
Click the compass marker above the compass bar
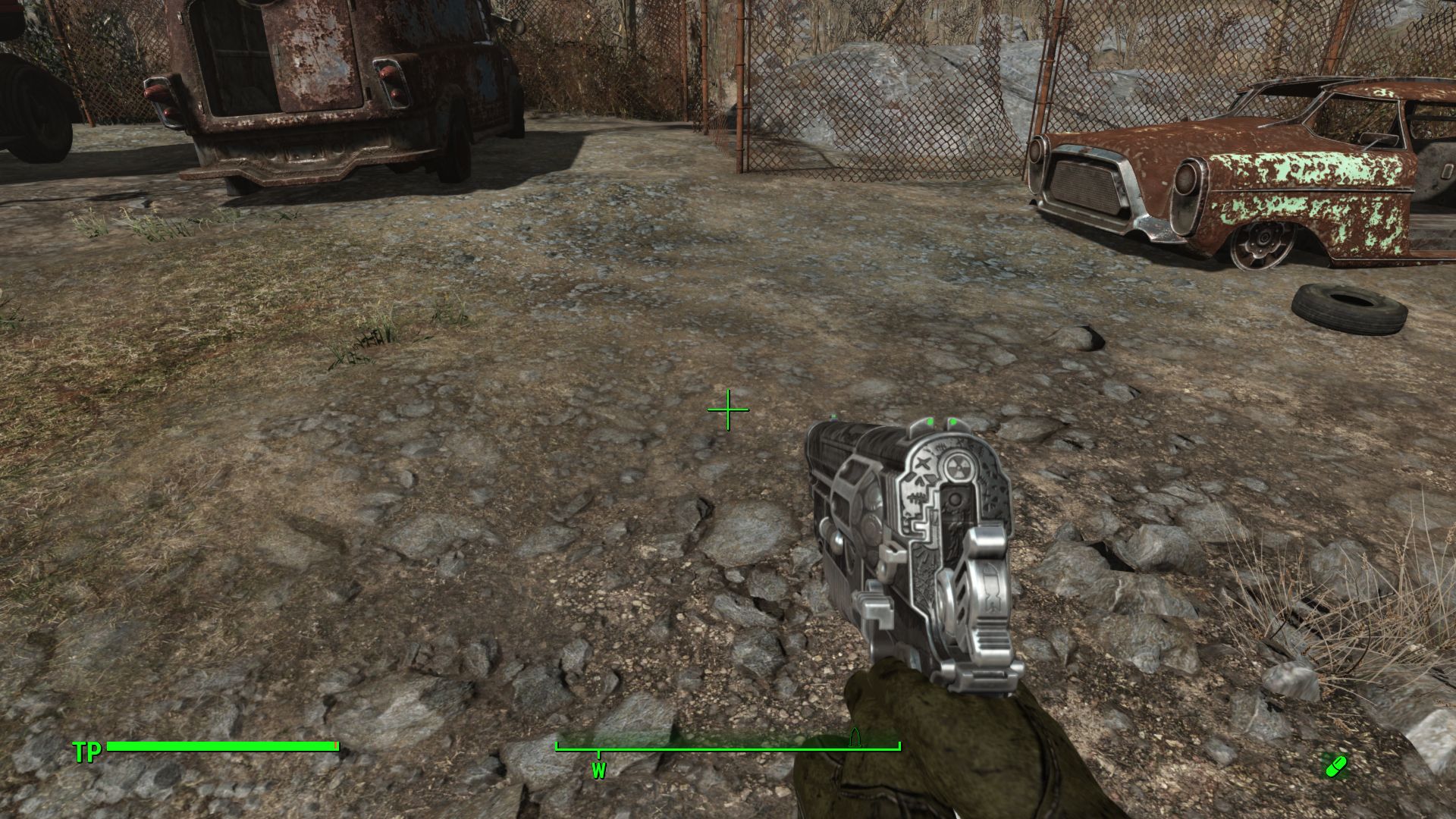coord(855,738)
